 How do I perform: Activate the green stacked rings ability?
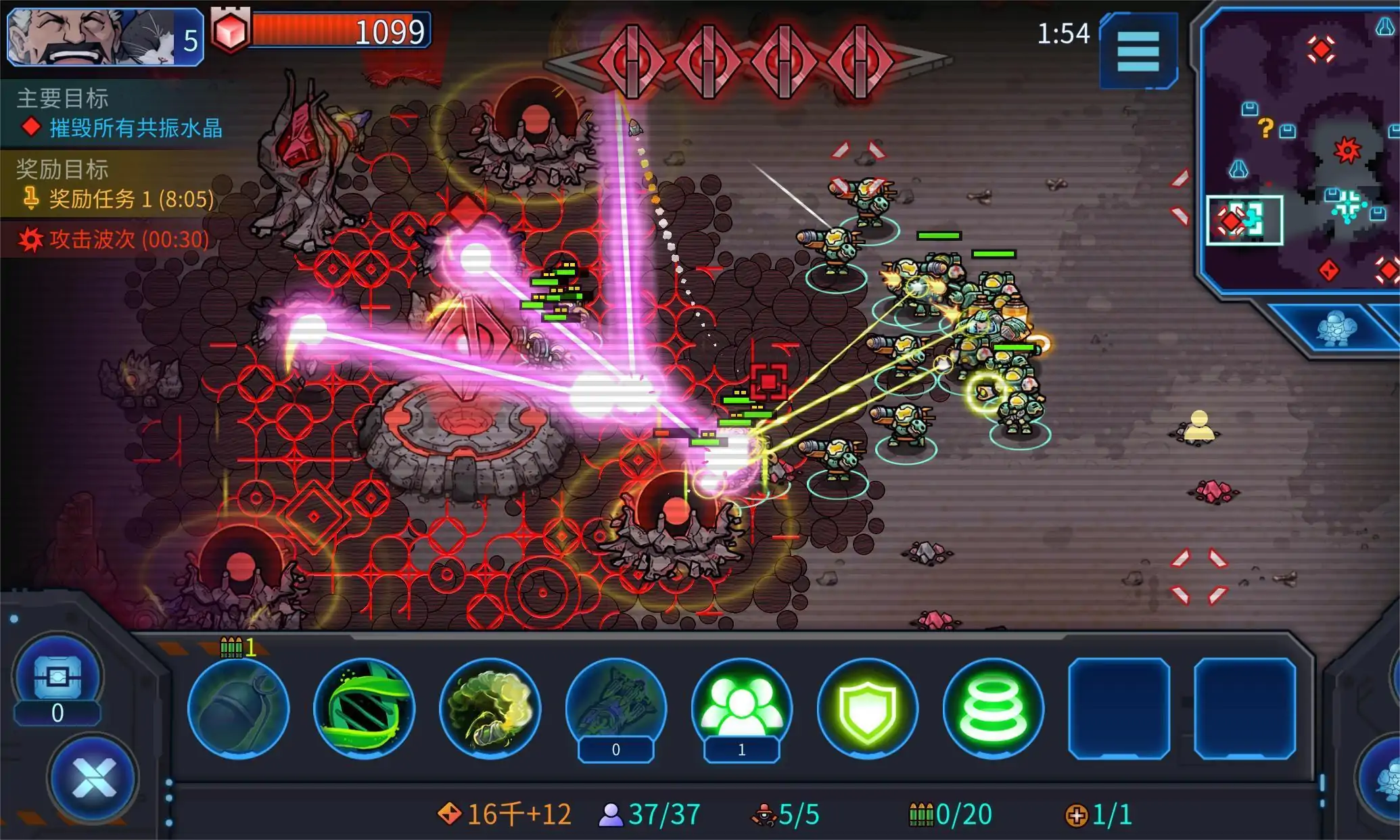click(x=993, y=708)
